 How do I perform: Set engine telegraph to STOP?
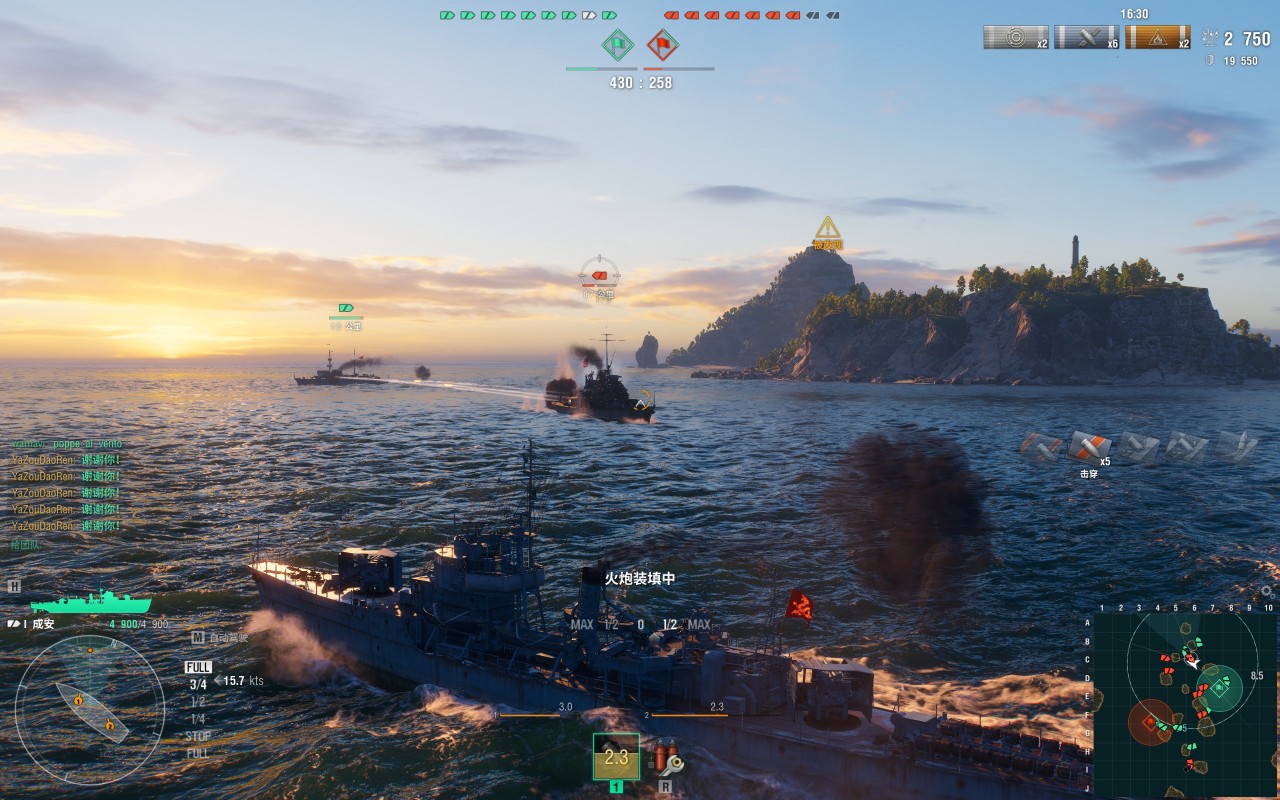pos(198,736)
